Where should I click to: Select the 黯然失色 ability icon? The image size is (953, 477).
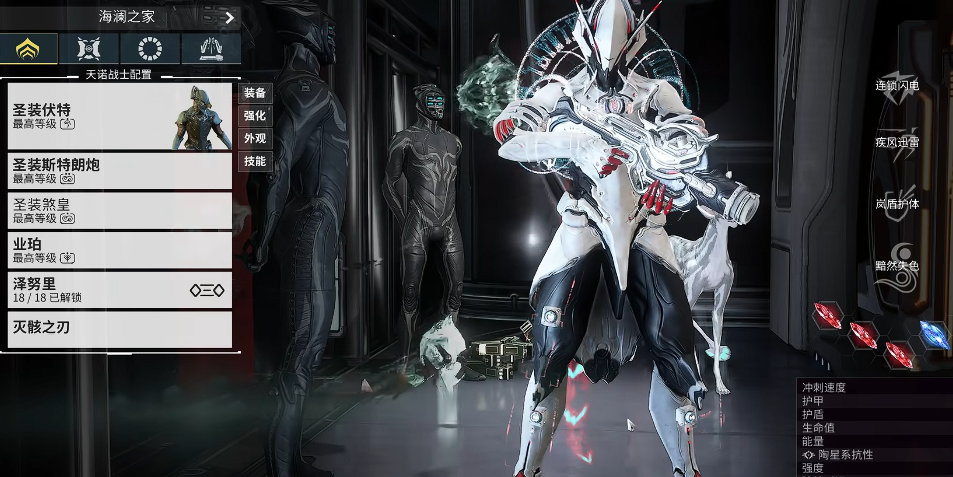[x=897, y=266]
